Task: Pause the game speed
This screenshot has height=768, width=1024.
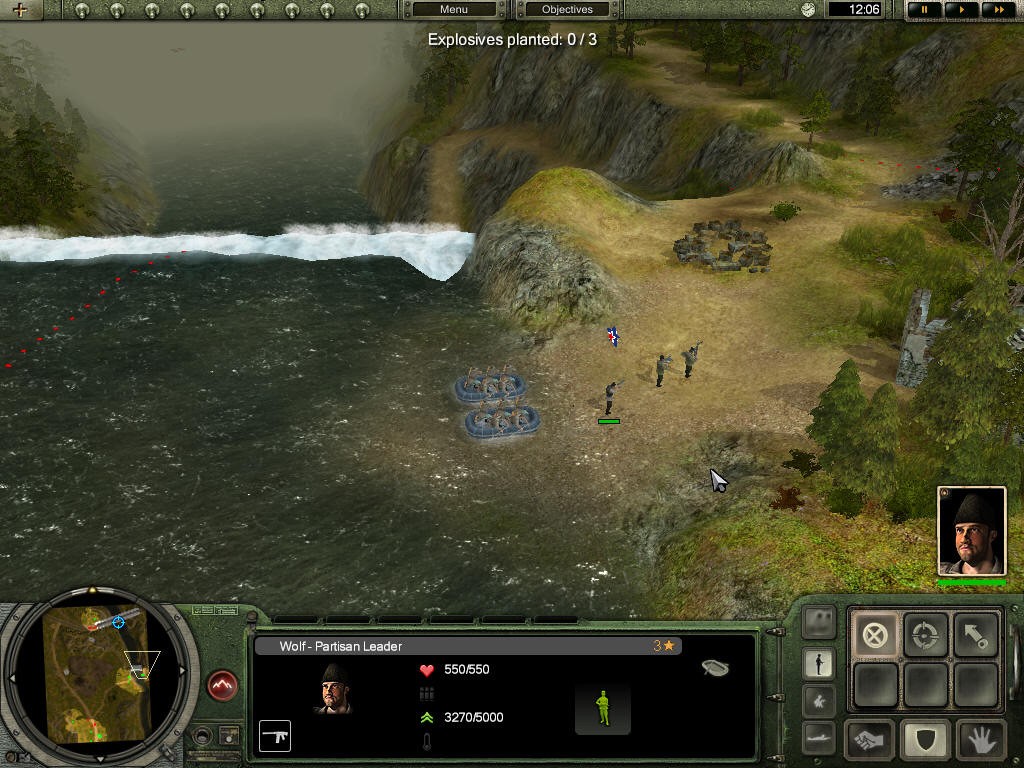Action: coord(925,10)
